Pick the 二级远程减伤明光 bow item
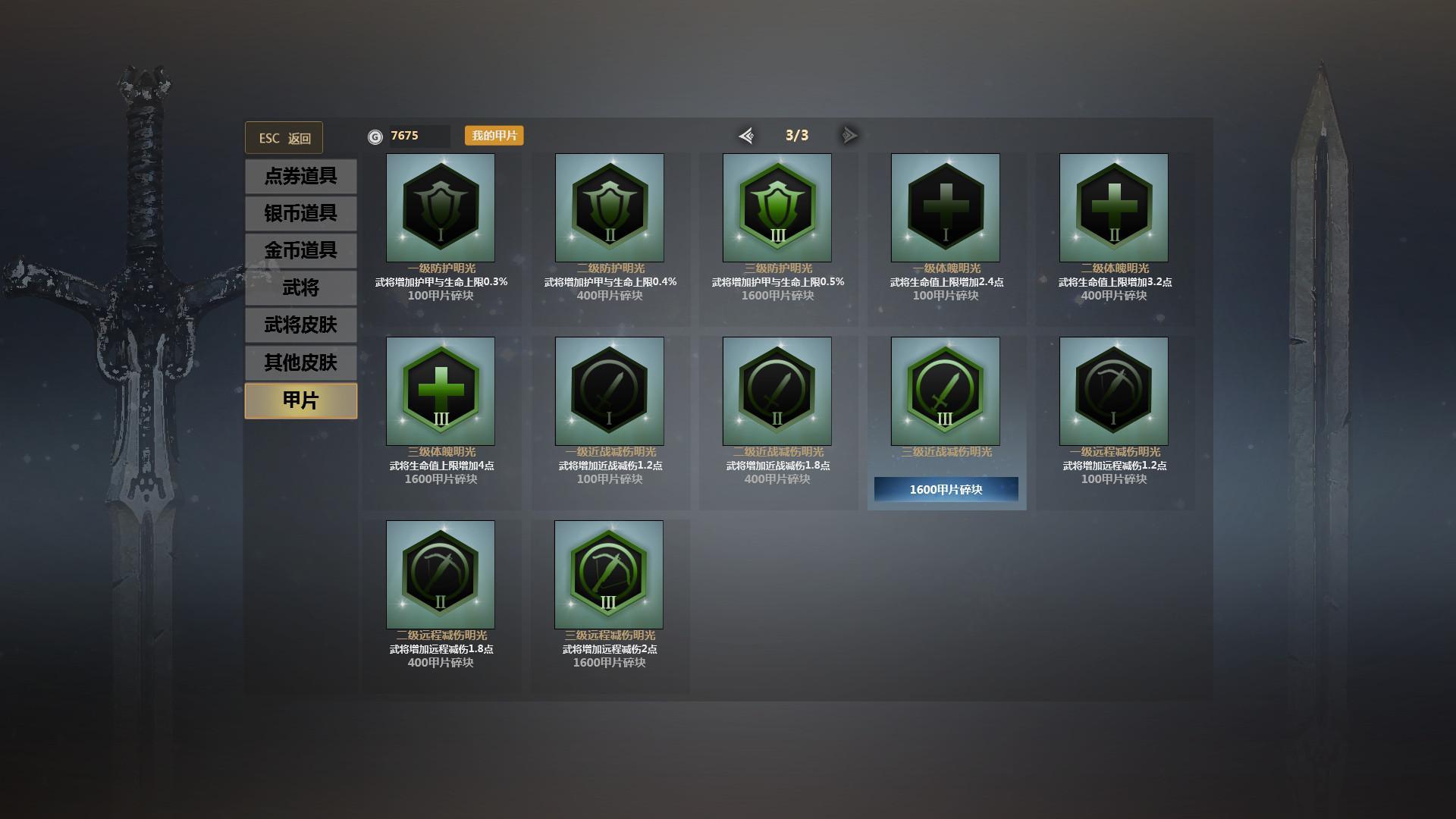This screenshot has width=1456, height=819. click(441, 575)
